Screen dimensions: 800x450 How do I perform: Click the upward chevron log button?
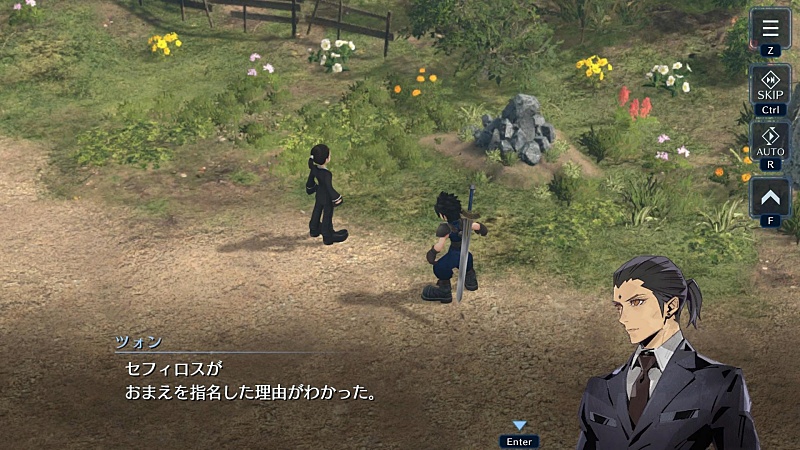point(769,196)
